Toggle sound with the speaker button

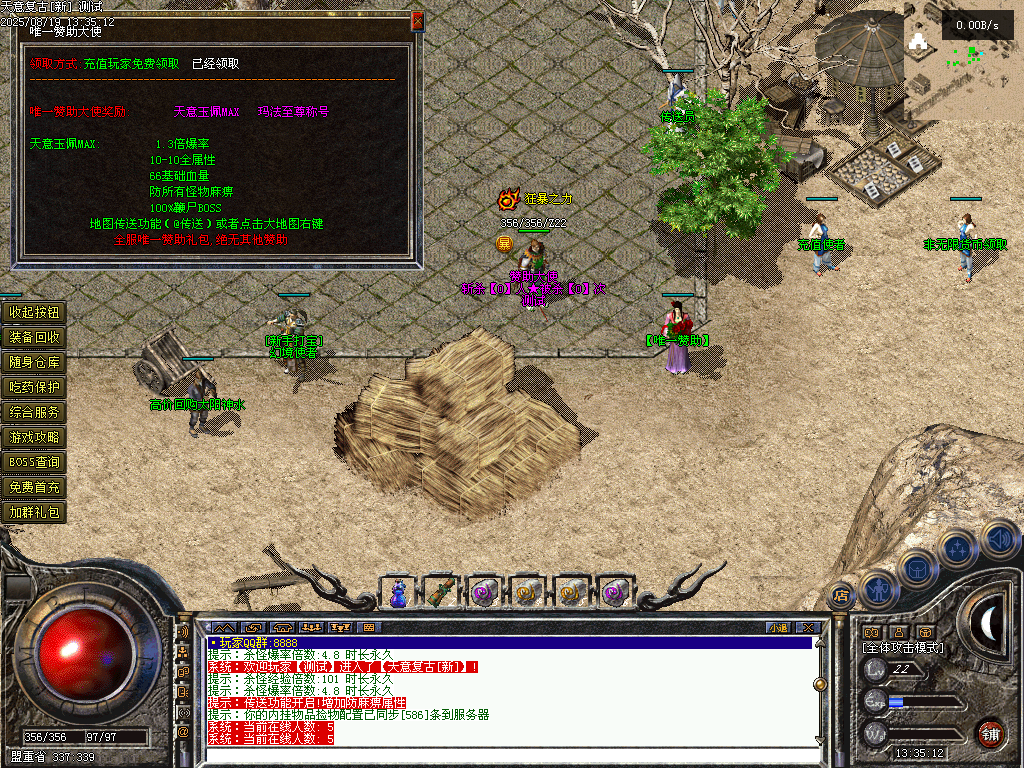[x=998, y=537]
